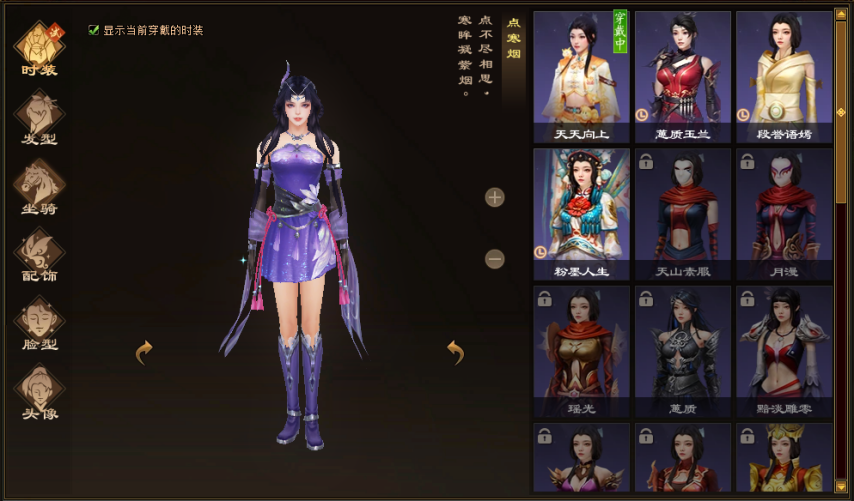Screen dimensions: 854x501
Task: Choose the 头像 avatar tab
Action: click(x=40, y=391)
